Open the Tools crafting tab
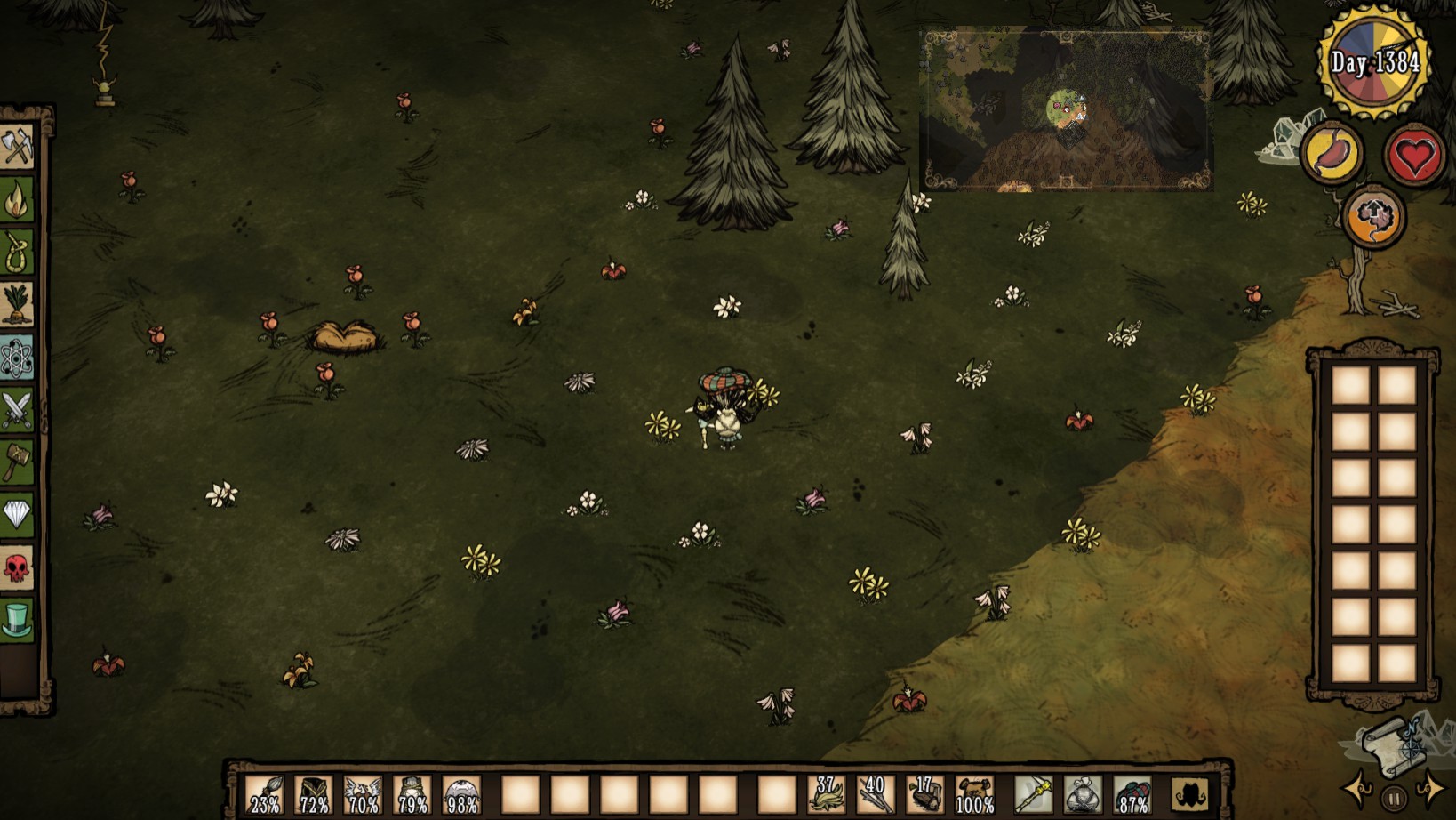1456x820 pixels. [18, 146]
